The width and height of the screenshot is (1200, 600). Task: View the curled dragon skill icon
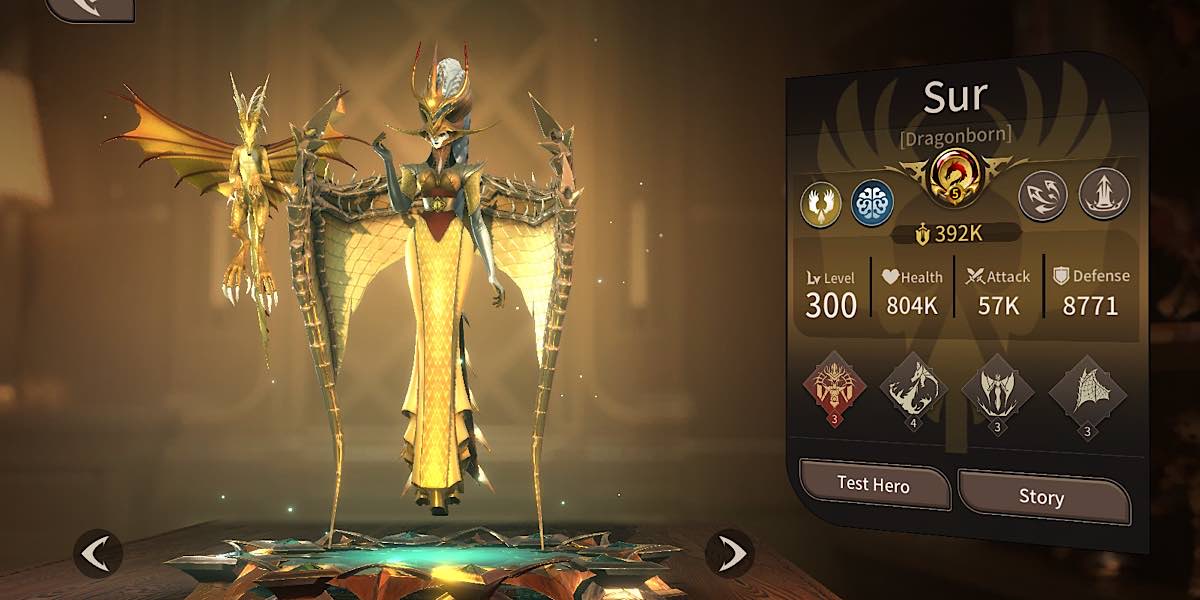click(915, 386)
